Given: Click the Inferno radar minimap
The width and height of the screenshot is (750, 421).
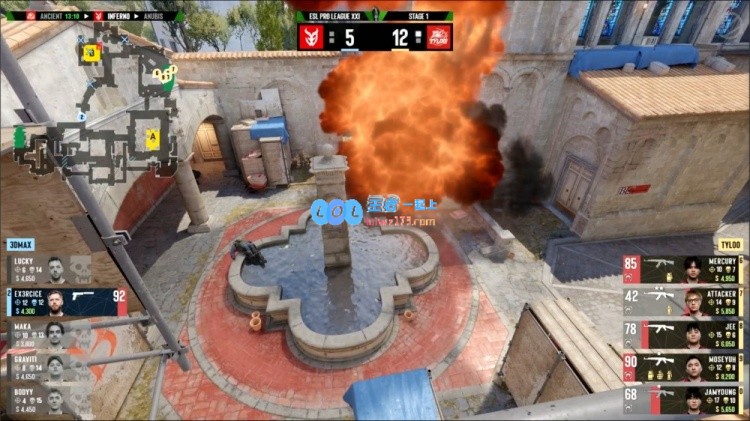Looking at the screenshot, I should pyautogui.click(x=95, y=105).
